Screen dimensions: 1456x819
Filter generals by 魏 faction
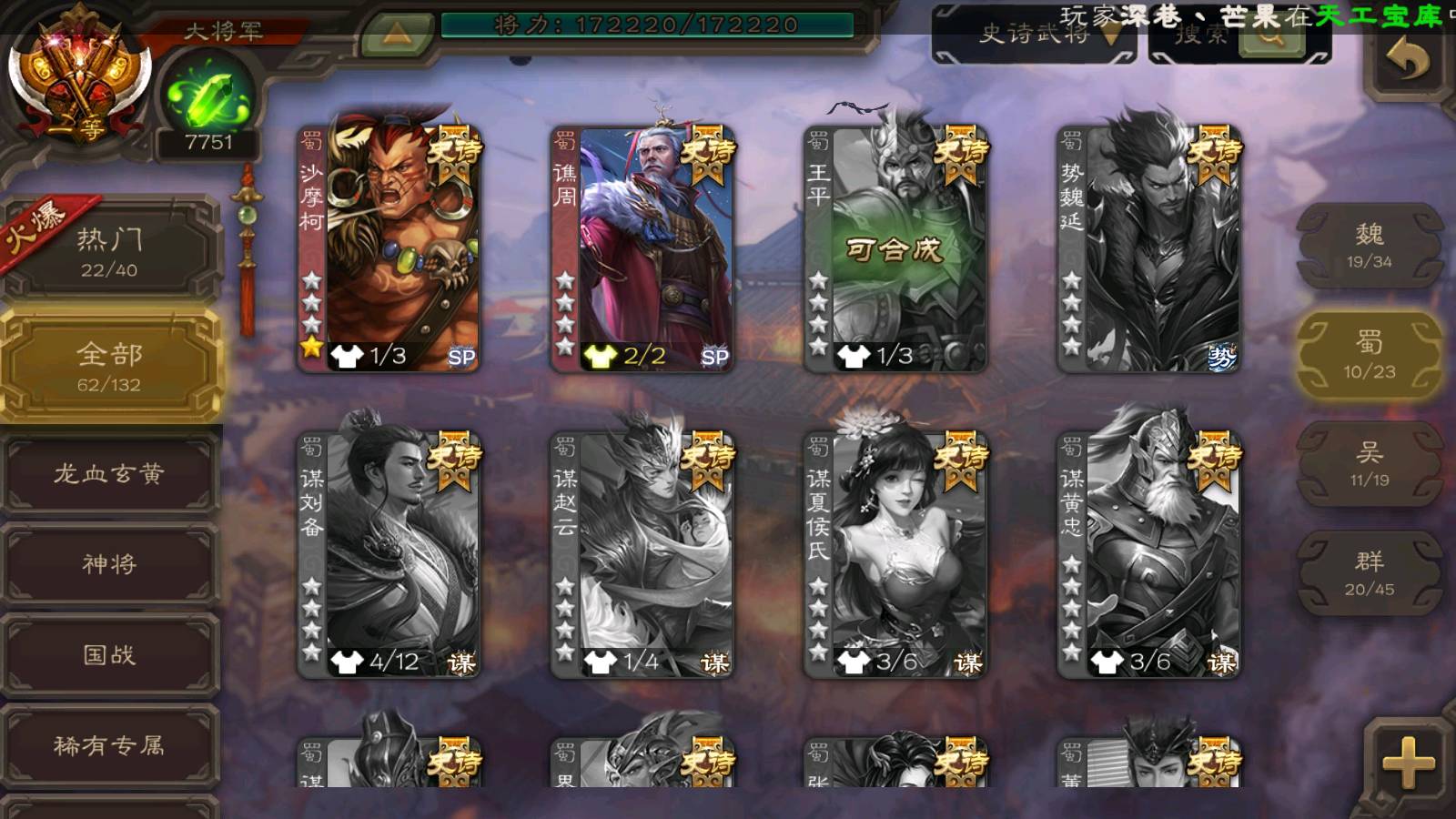click(1369, 246)
